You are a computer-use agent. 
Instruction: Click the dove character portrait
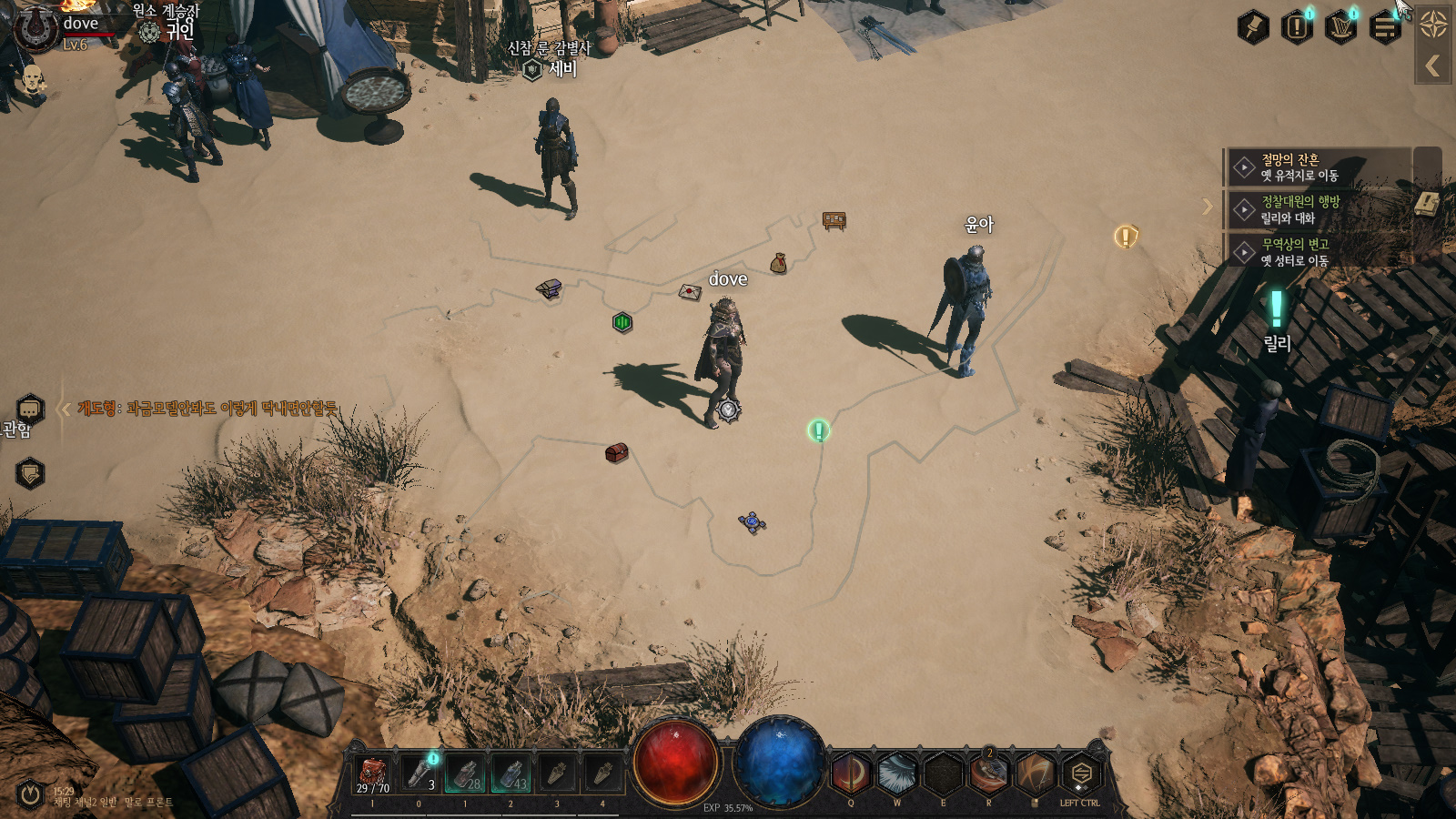pyautogui.click(x=36, y=27)
